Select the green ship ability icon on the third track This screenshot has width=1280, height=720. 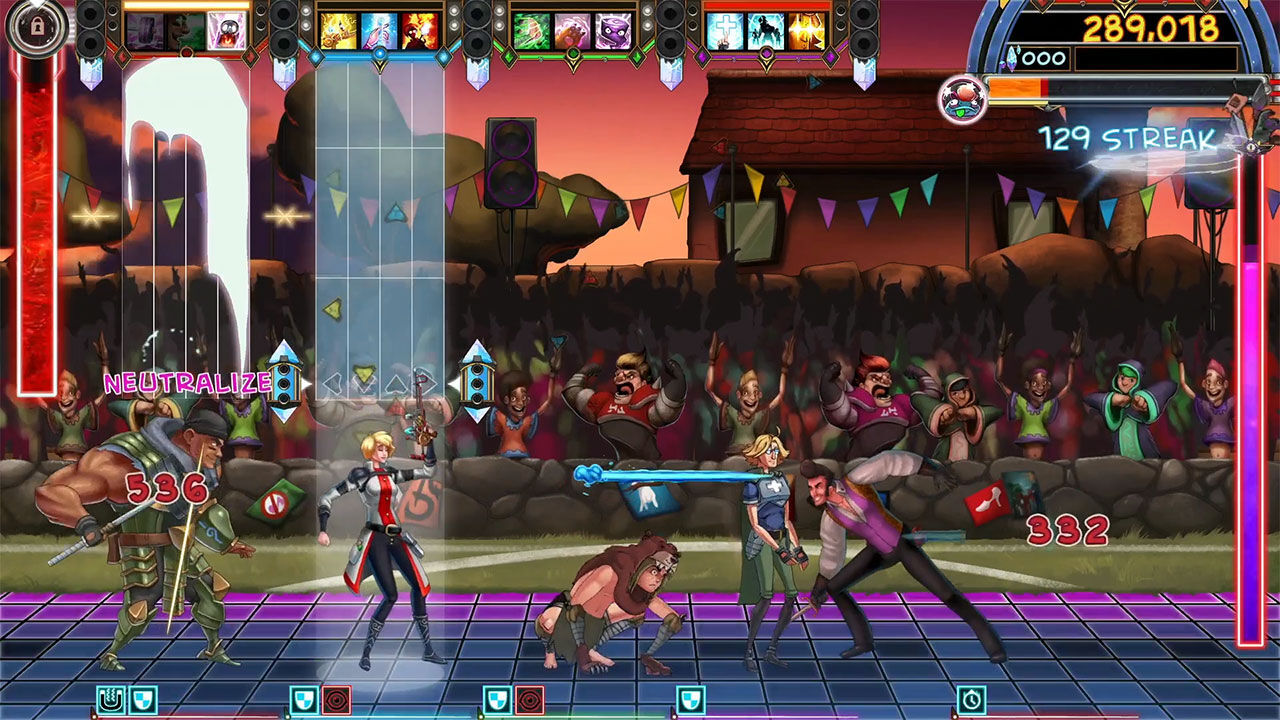[533, 30]
